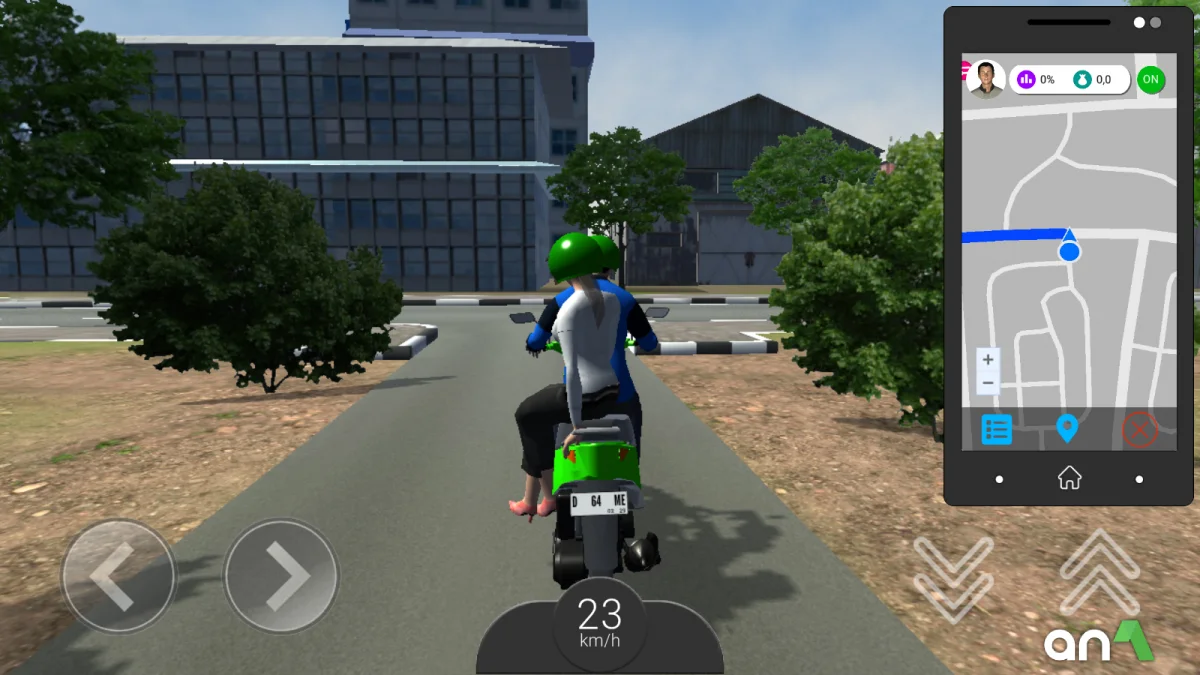Open the driver profile photo
Screen dimensions: 1200x675
[986, 79]
